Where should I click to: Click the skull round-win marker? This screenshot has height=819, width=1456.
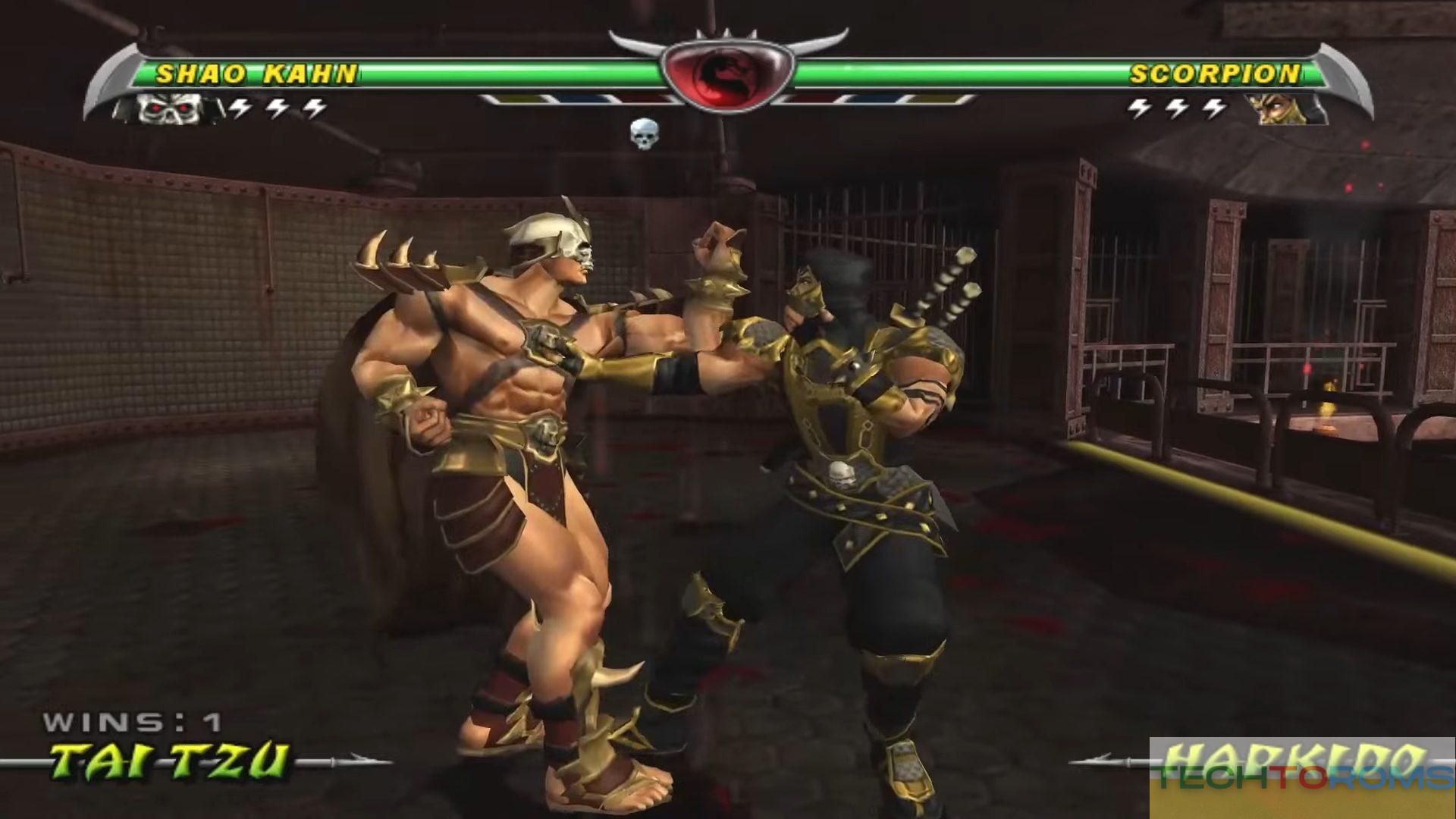[644, 134]
